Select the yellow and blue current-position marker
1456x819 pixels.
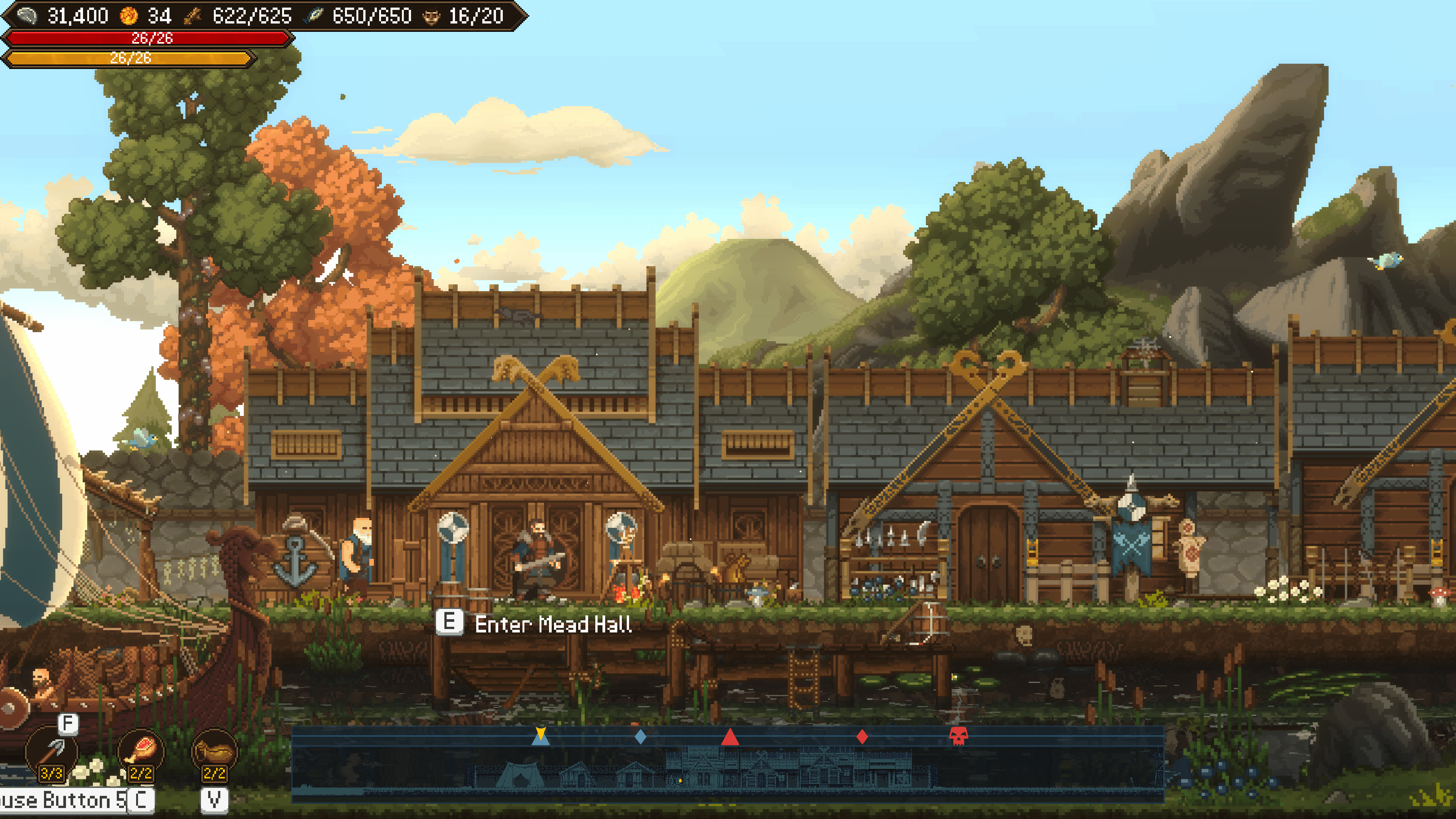coord(540,735)
